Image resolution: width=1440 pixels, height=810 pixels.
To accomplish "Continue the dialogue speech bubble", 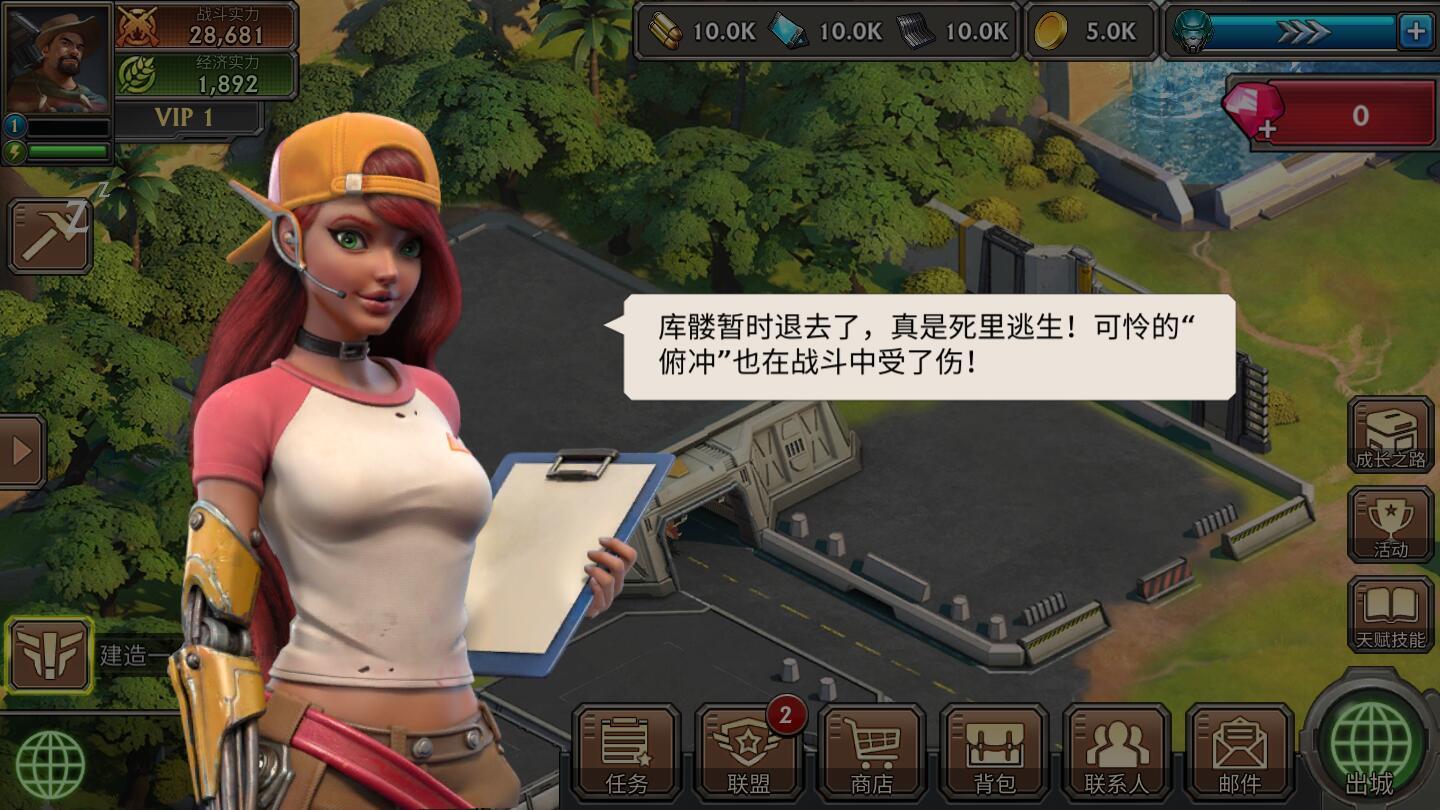I will coord(928,347).
